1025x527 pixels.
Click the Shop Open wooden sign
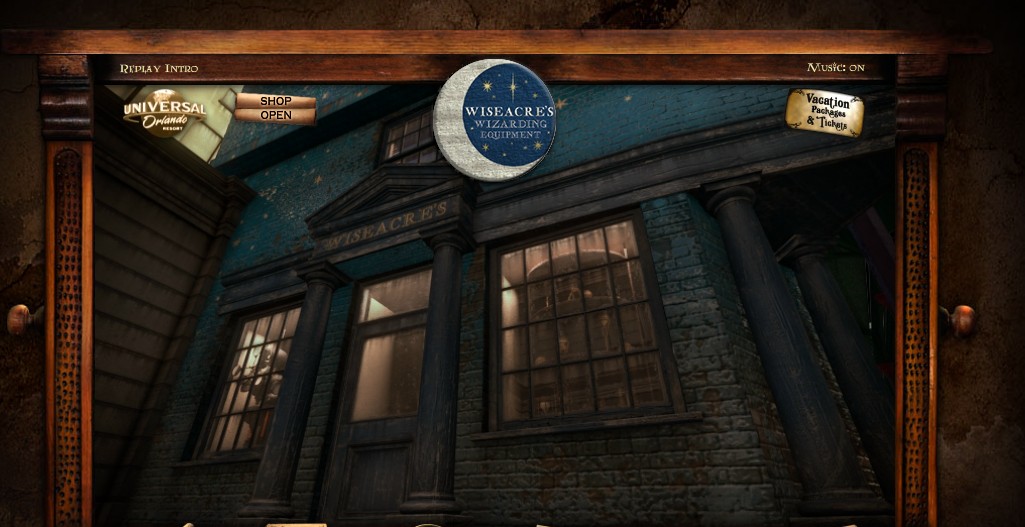[x=275, y=108]
